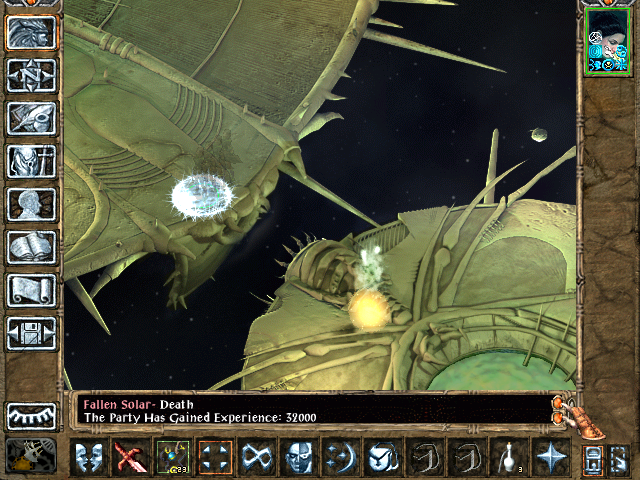The height and width of the screenshot is (480, 640).
Task: Open options with the floppy disk icon
Action: pos(31,333)
